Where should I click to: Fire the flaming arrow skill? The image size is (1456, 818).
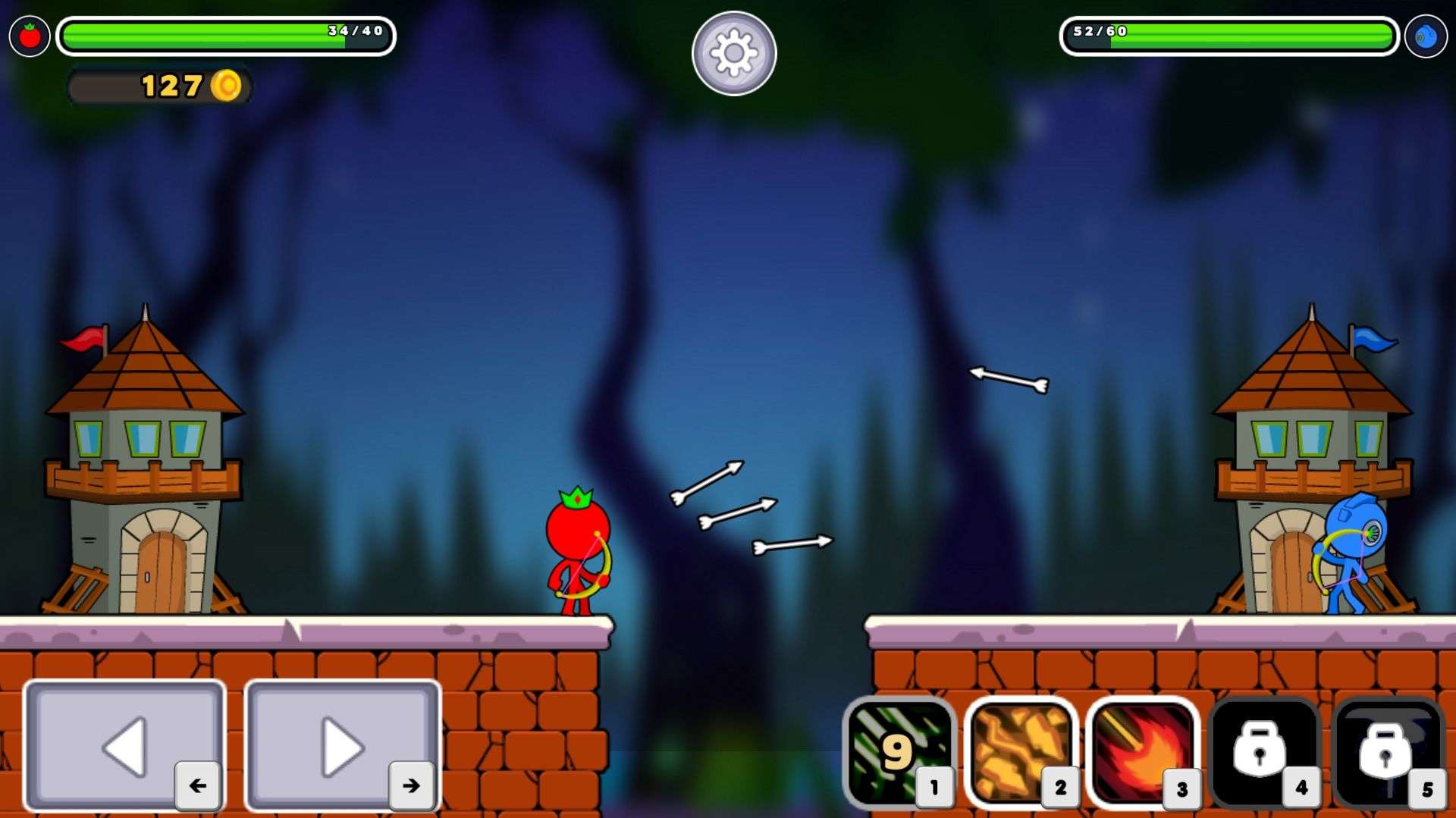(1142, 751)
